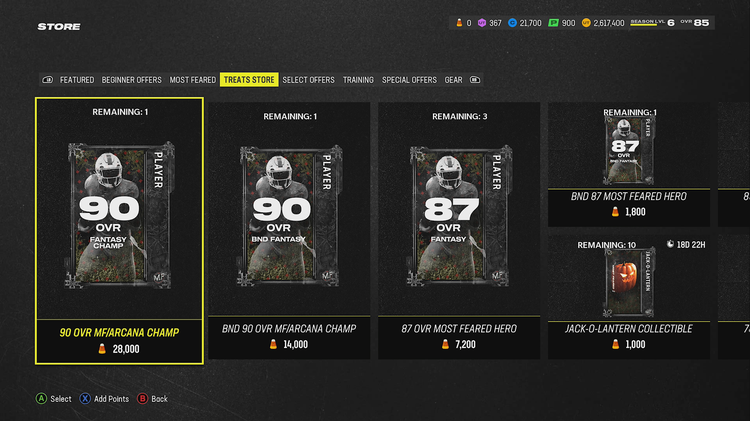Select the Treats Store tab
The width and height of the screenshot is (750, 421).
pos(249,80)
